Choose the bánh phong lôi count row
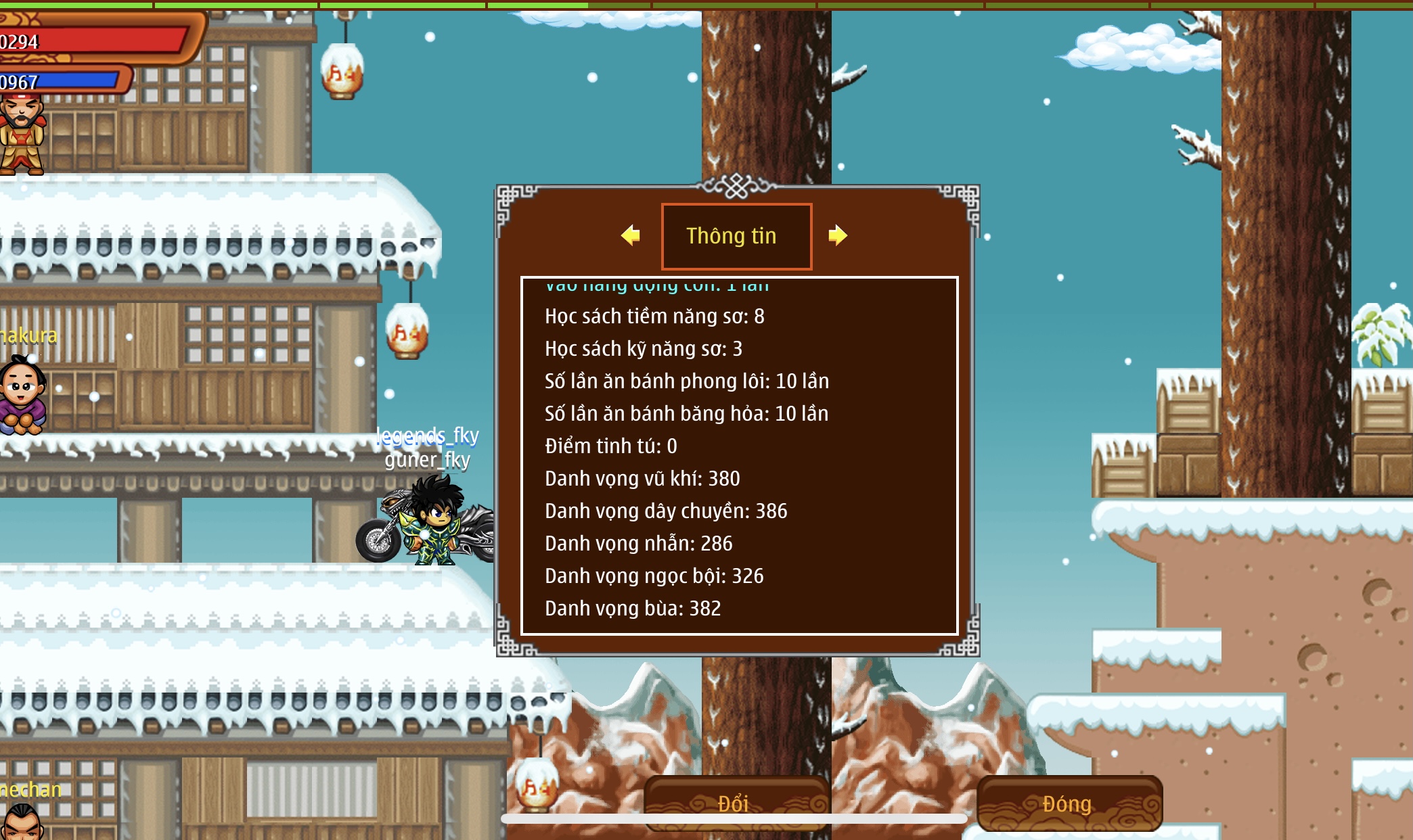This screenshot has height=840, width=1413. (686, 381)
